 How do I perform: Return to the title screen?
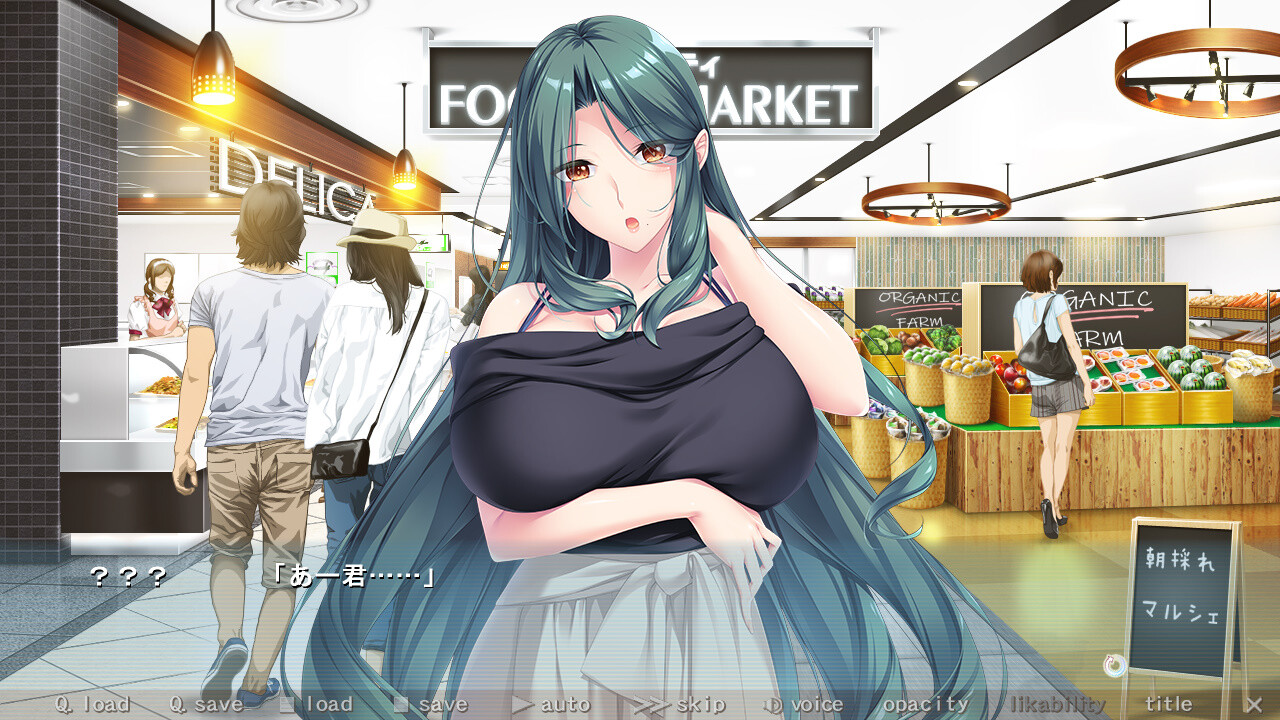click(x=1168, y=704)
